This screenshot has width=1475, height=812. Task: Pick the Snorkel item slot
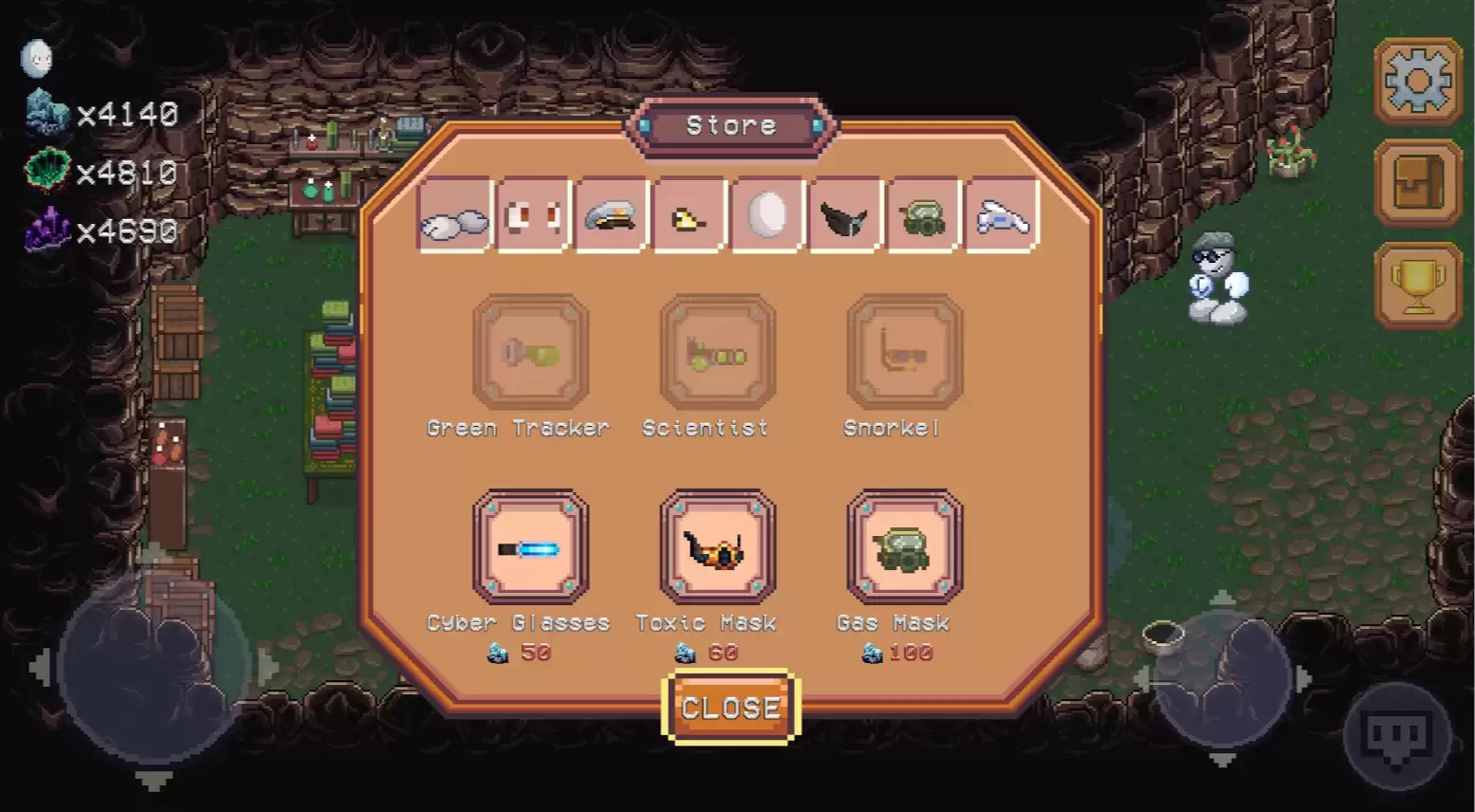tap(904, 353)
